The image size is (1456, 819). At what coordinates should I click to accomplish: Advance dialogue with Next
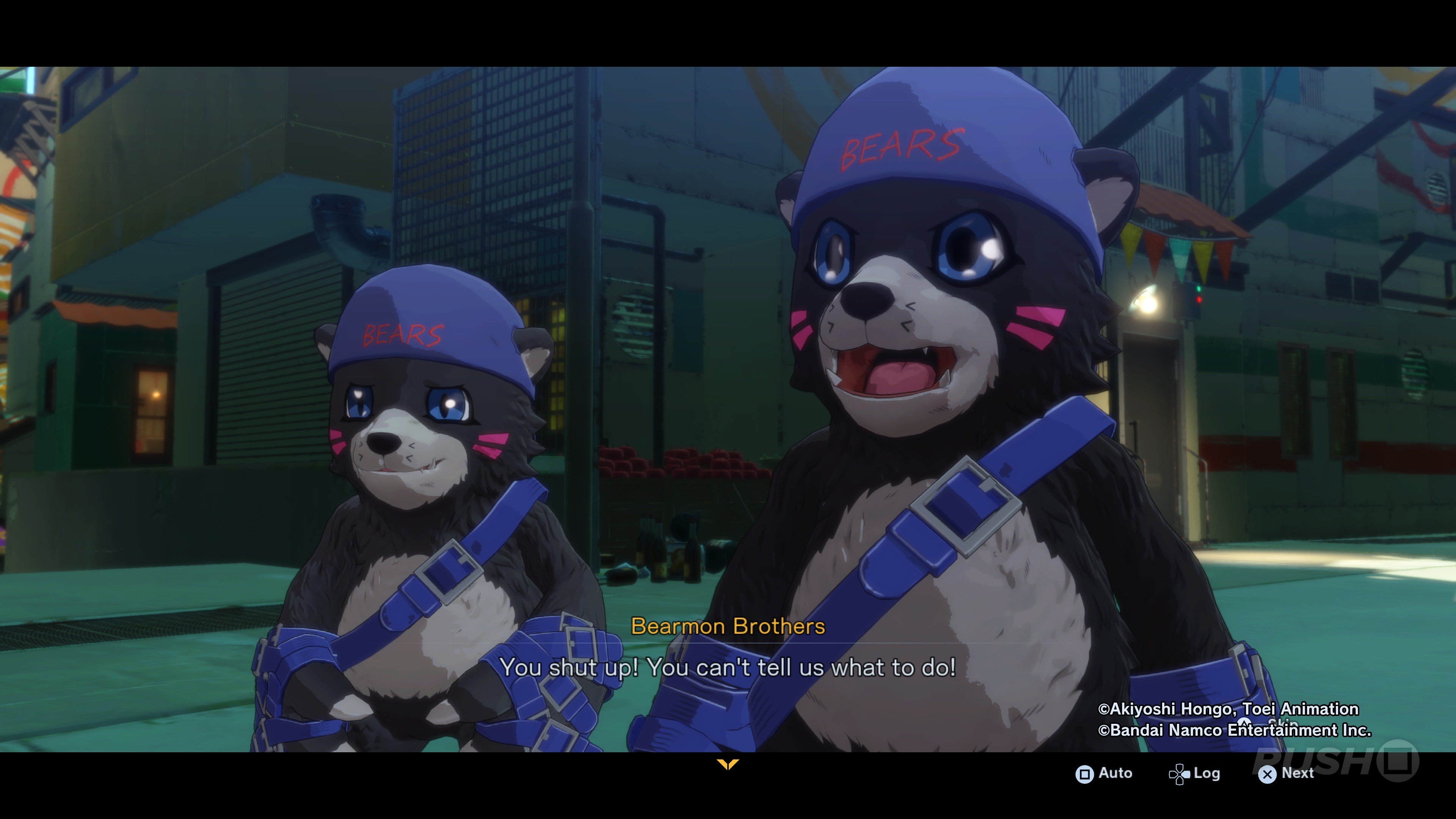click(1287, 773)
